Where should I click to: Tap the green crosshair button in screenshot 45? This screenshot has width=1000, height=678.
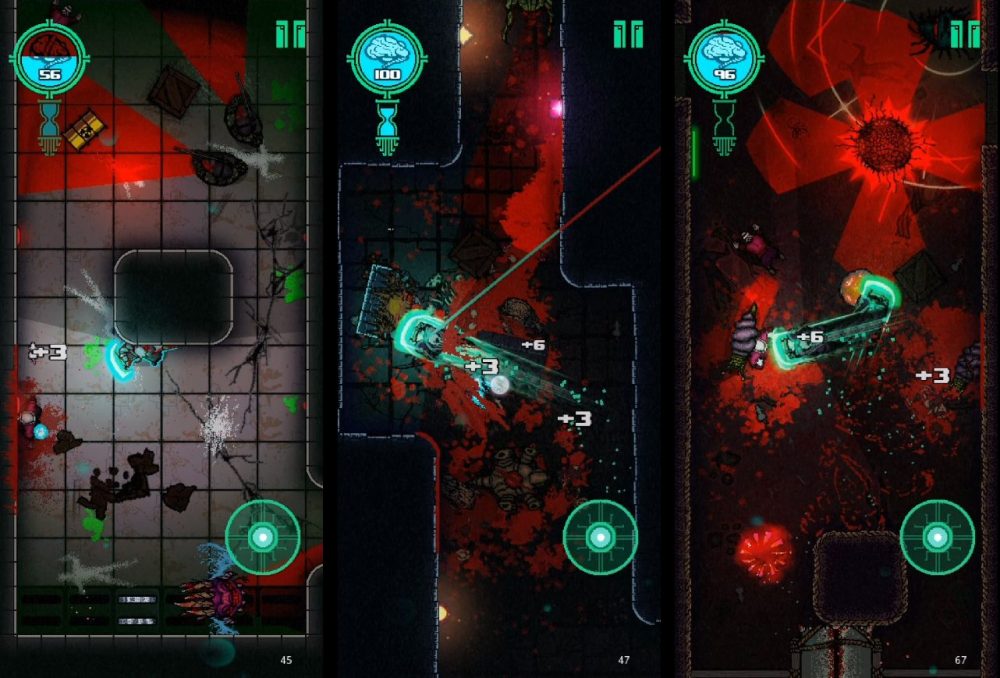coord(263,537)
